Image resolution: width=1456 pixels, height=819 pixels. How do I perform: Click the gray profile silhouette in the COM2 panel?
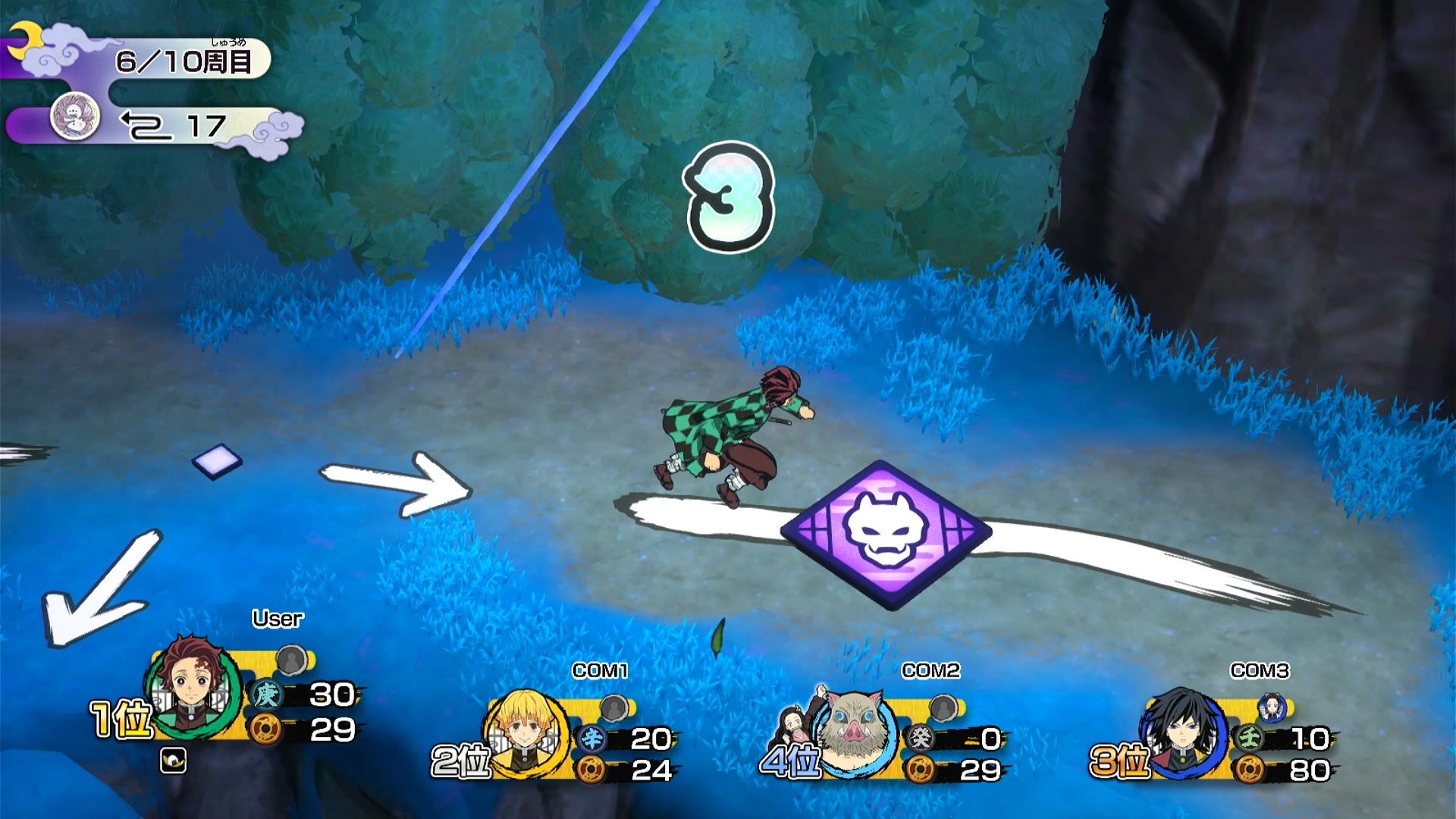pos(943,709)
